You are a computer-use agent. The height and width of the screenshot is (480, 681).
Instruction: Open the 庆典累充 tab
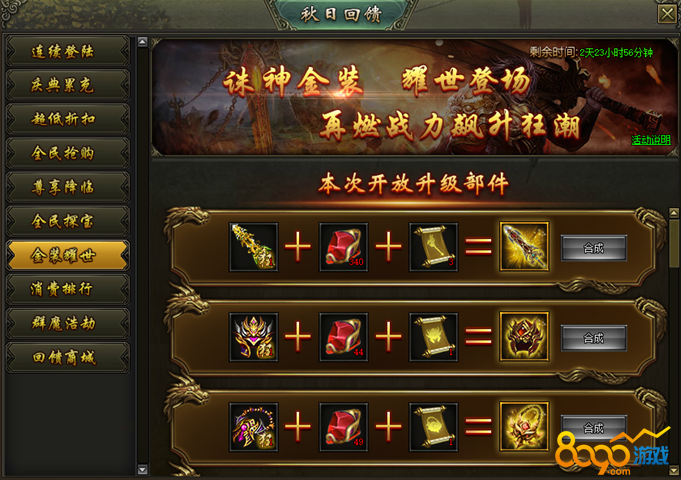[67, 83]
